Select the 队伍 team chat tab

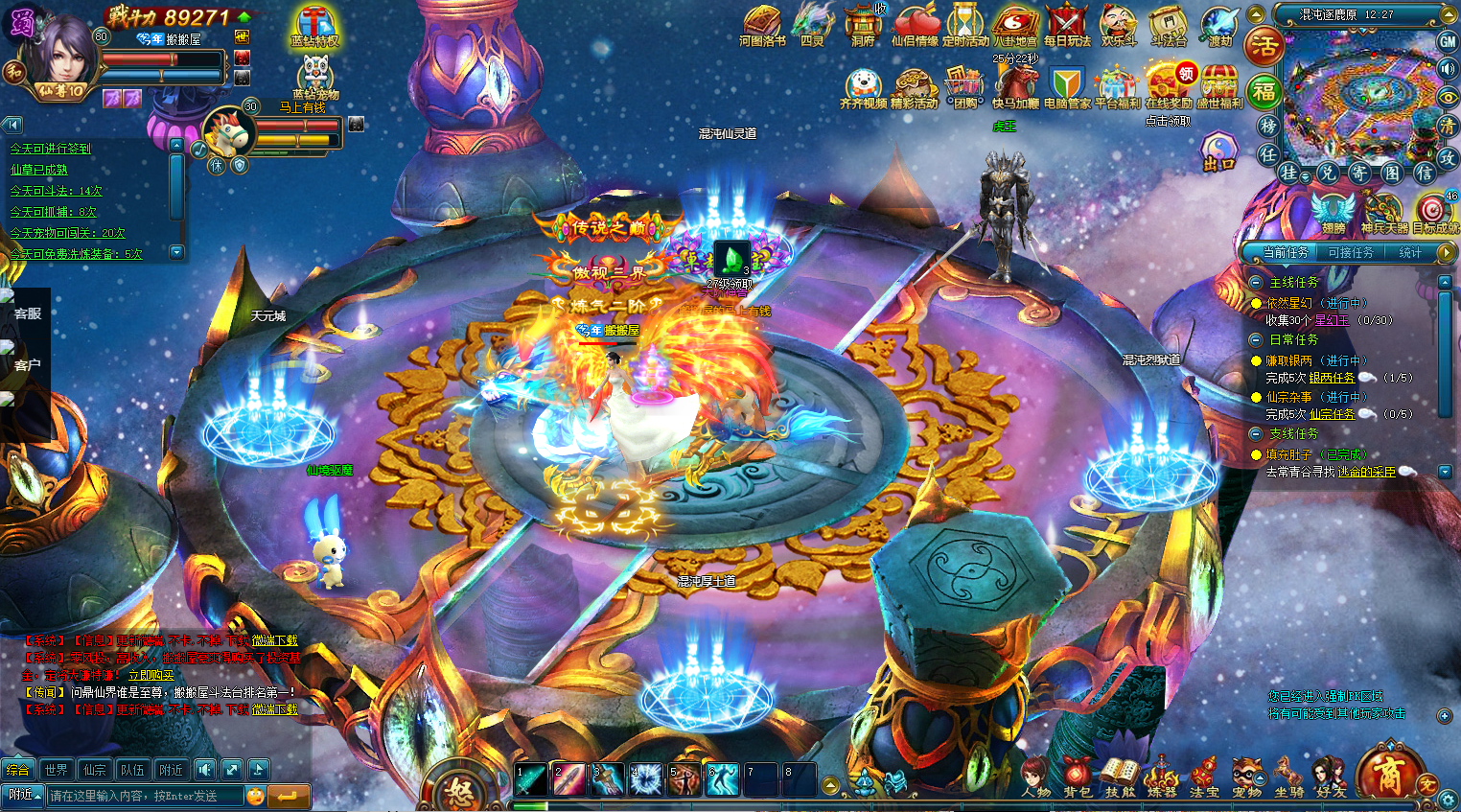point(132,769)
